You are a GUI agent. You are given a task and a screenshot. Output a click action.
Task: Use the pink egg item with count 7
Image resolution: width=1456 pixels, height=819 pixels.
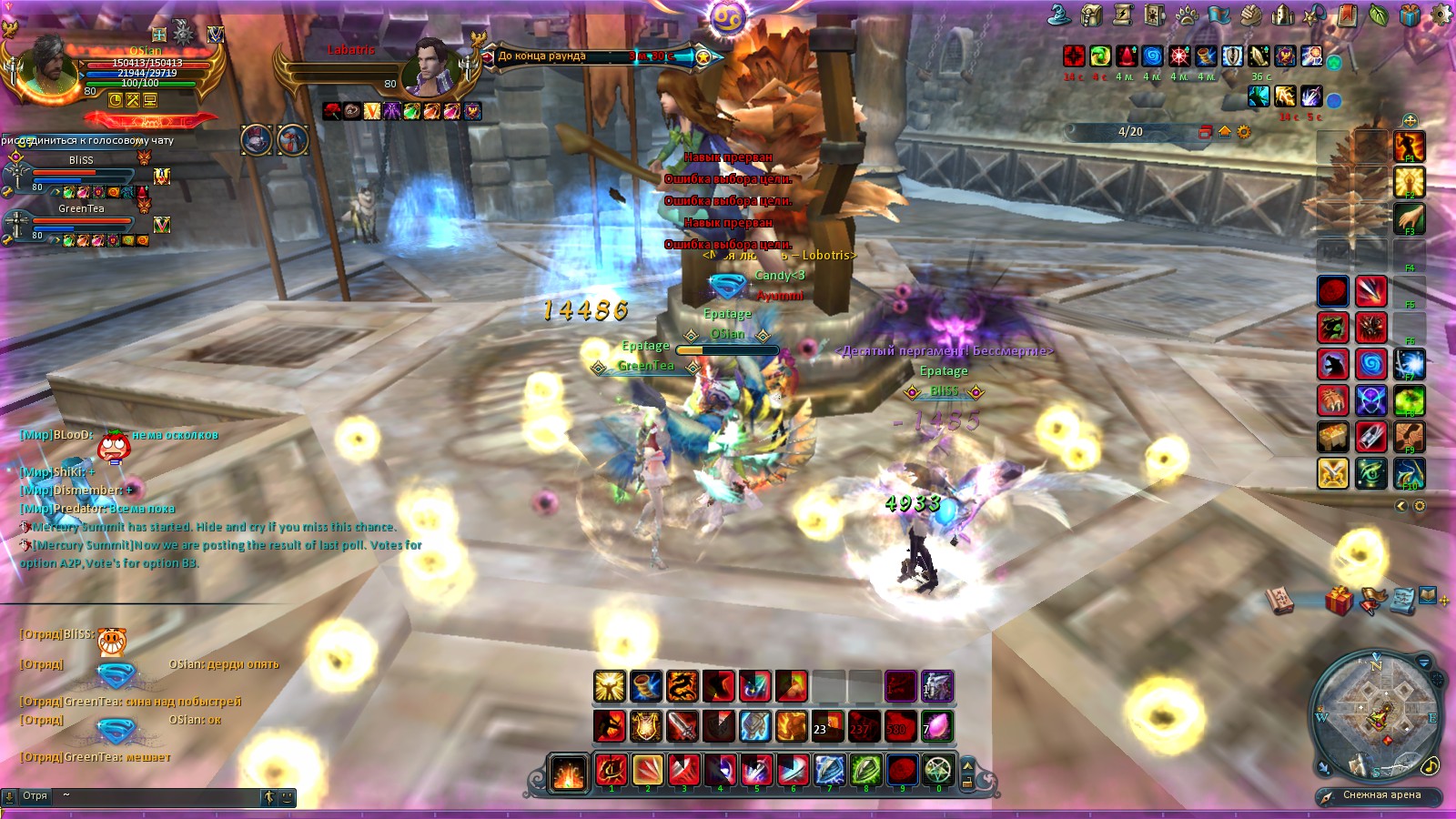click(936, 726)
